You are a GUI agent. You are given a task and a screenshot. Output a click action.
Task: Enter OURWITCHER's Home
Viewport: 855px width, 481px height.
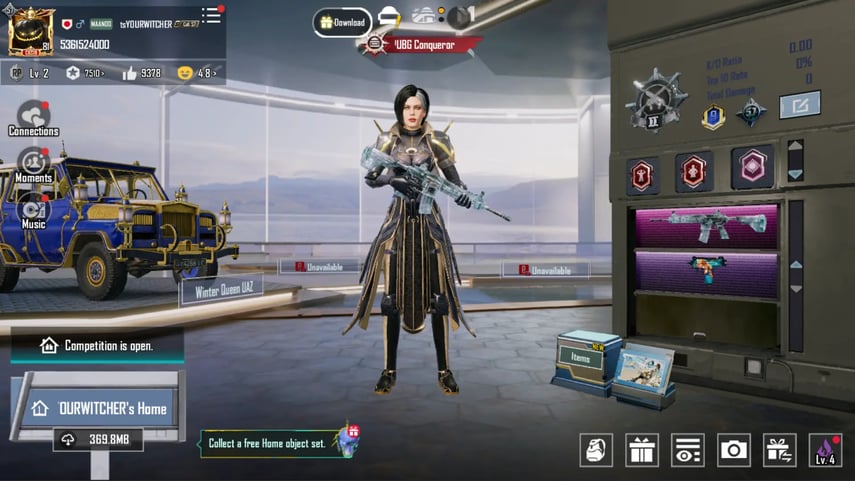tap(99, 408)
